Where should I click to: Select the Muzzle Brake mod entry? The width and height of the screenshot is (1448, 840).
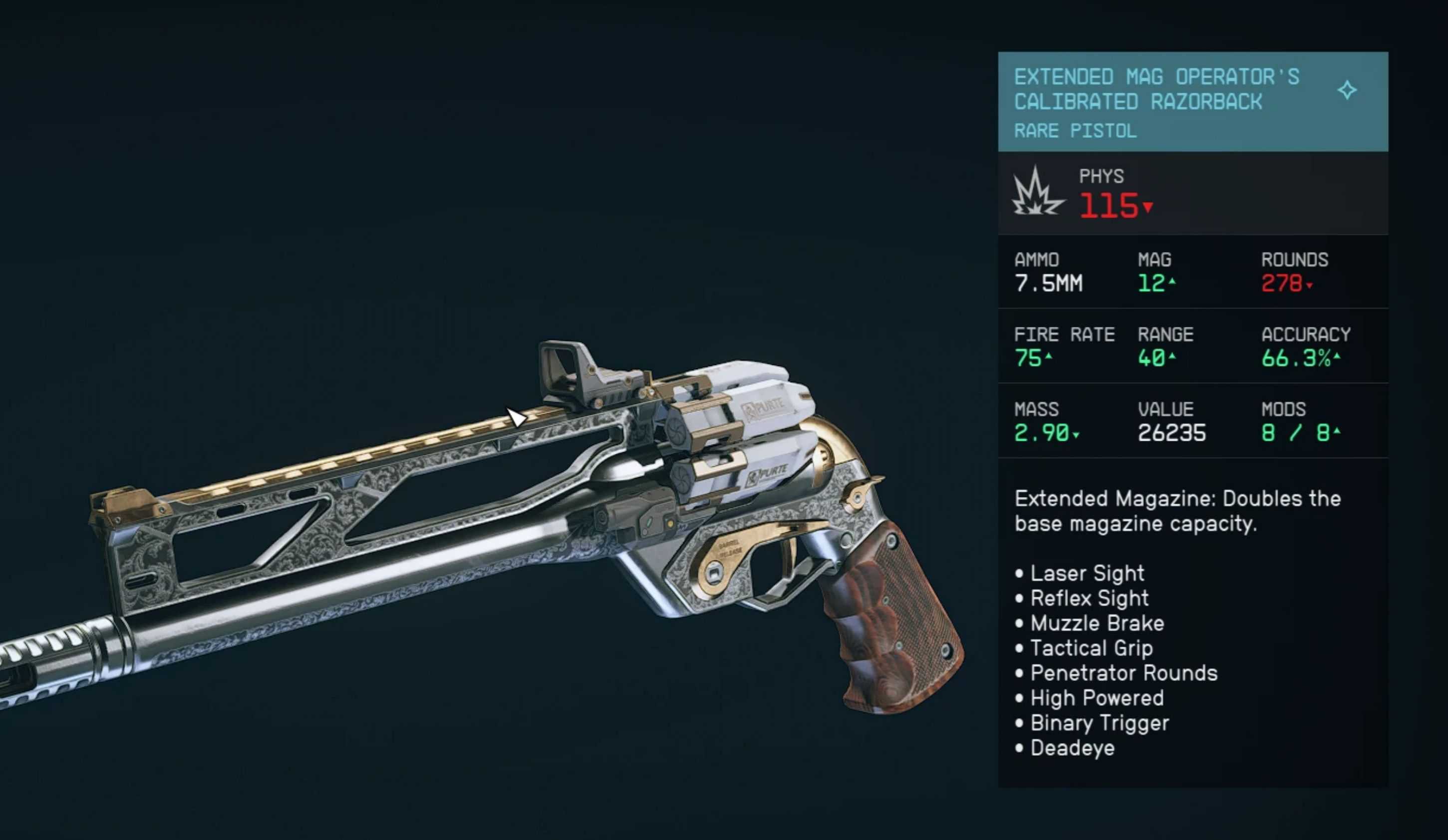point(1096,623)
